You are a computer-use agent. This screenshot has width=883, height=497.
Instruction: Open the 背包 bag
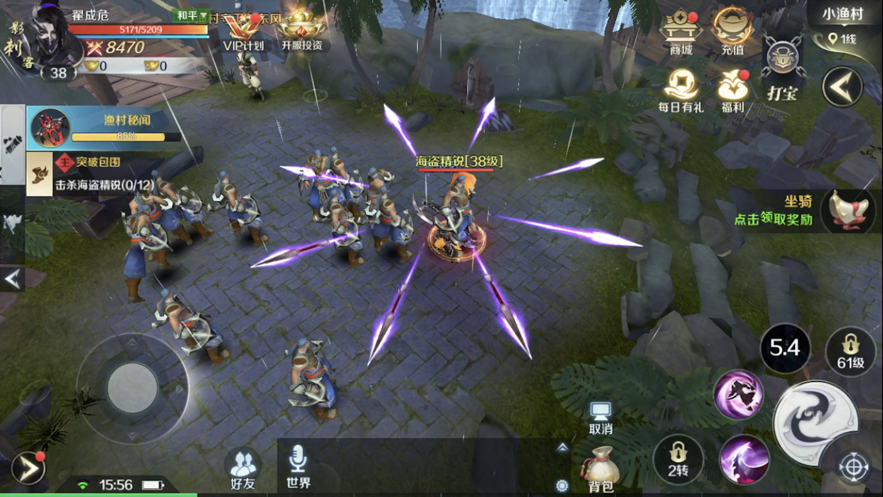pyautogui.click(x=600, y=468)
